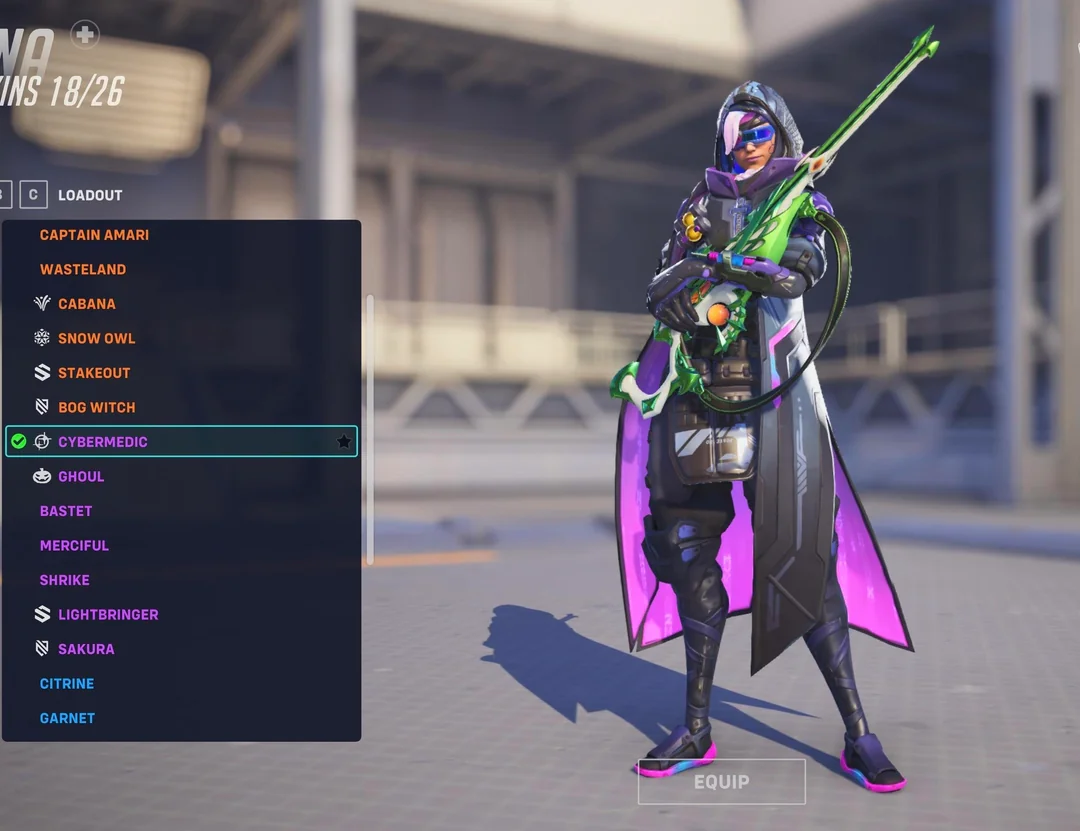1080x831 pixels.
Task: Choose the Sakura skin
Action: click(86, 649)
